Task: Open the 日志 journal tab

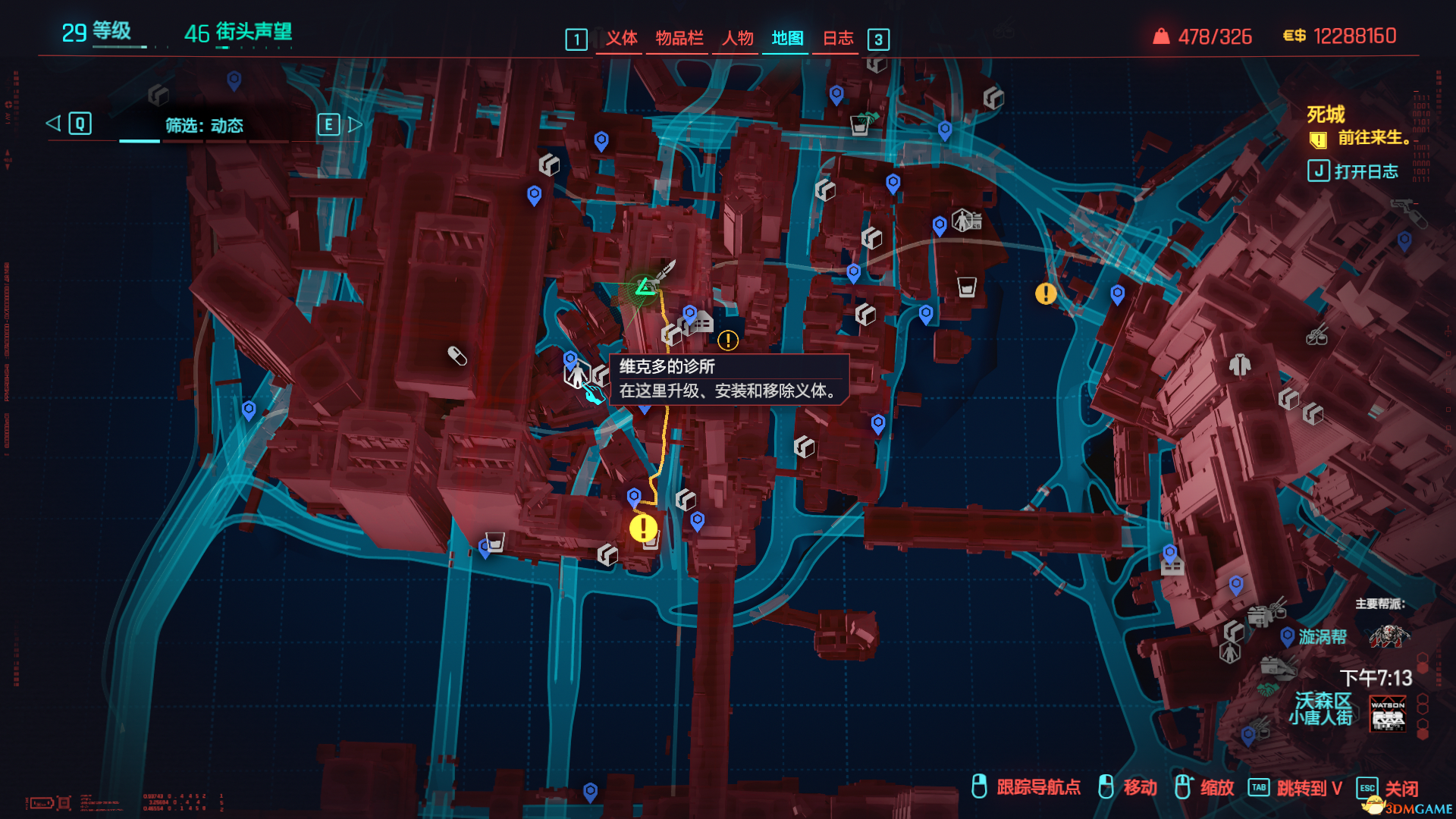Action: tap(838, 38)
